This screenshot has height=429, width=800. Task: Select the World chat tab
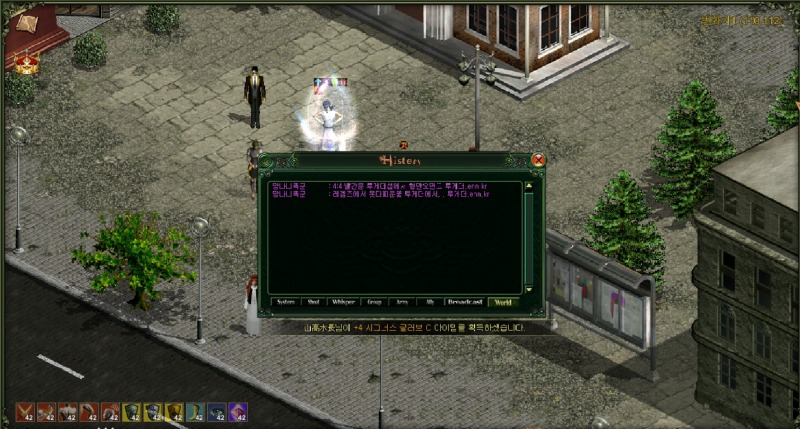[x=503, y=300]
